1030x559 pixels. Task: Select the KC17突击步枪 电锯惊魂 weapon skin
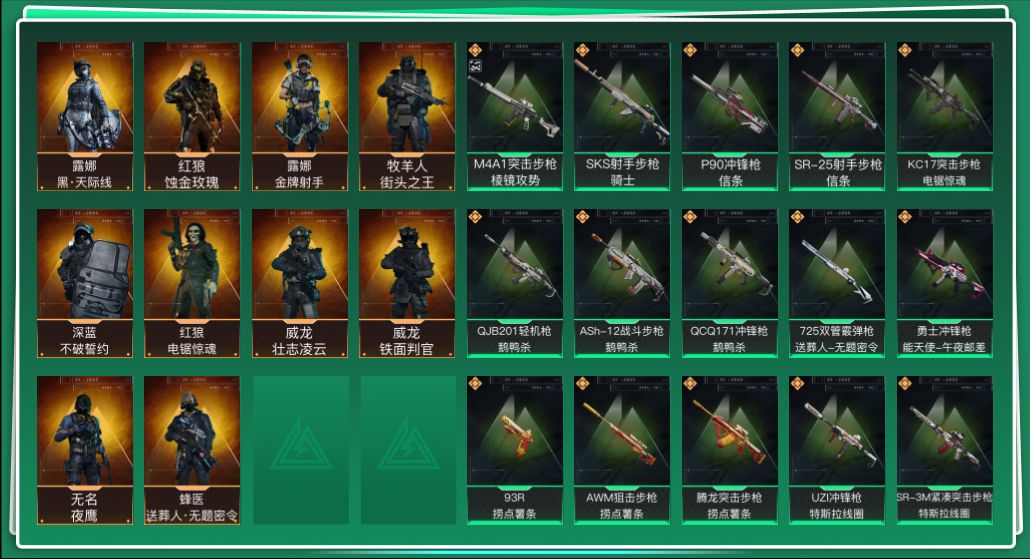click(945, 116)
